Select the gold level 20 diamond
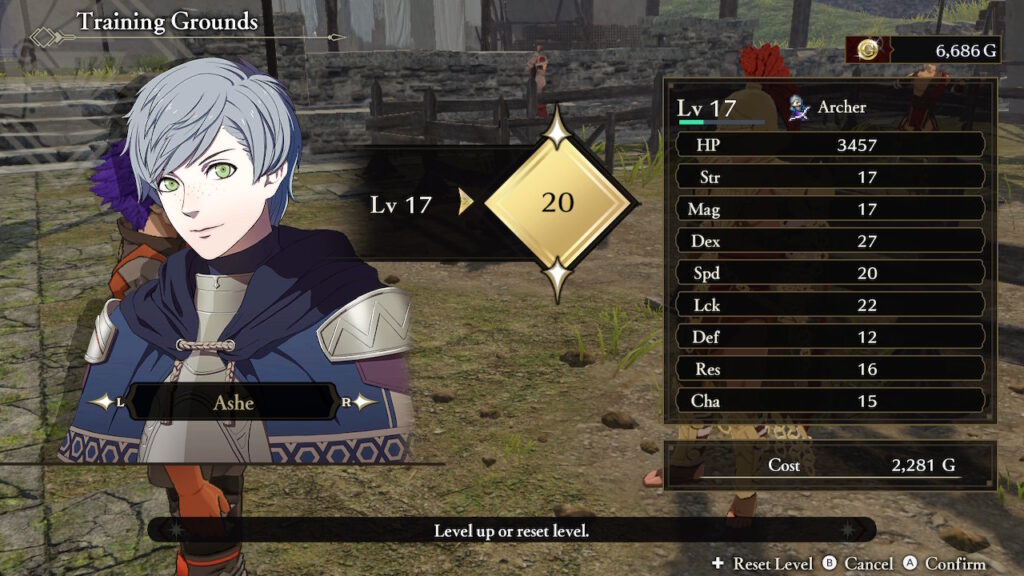 click(557, 203)
